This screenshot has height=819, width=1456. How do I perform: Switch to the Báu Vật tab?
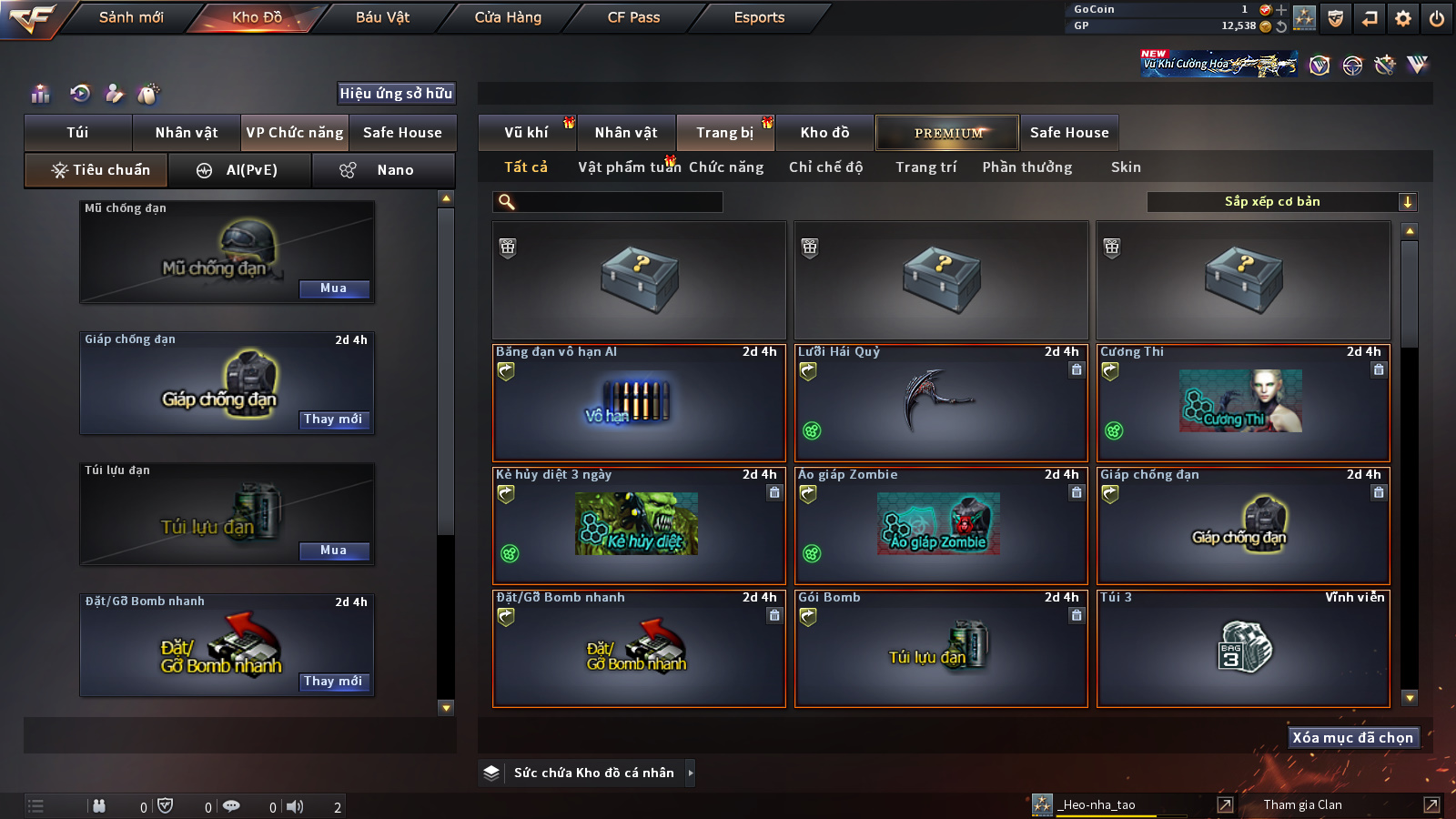pyautogui.click(x=382, y=17)
